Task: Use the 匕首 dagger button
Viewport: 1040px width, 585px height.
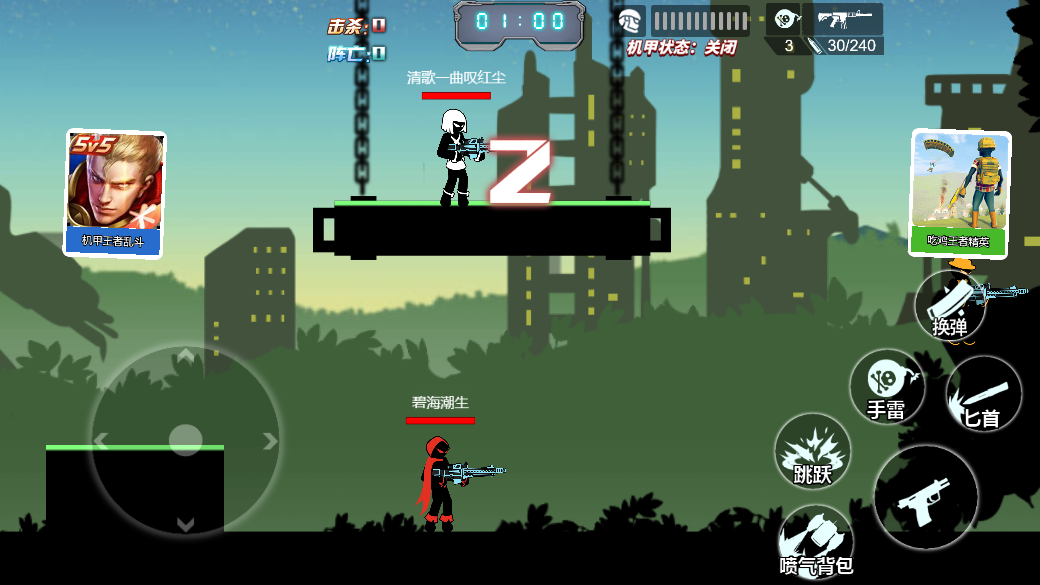Action: tap(983, 394)
